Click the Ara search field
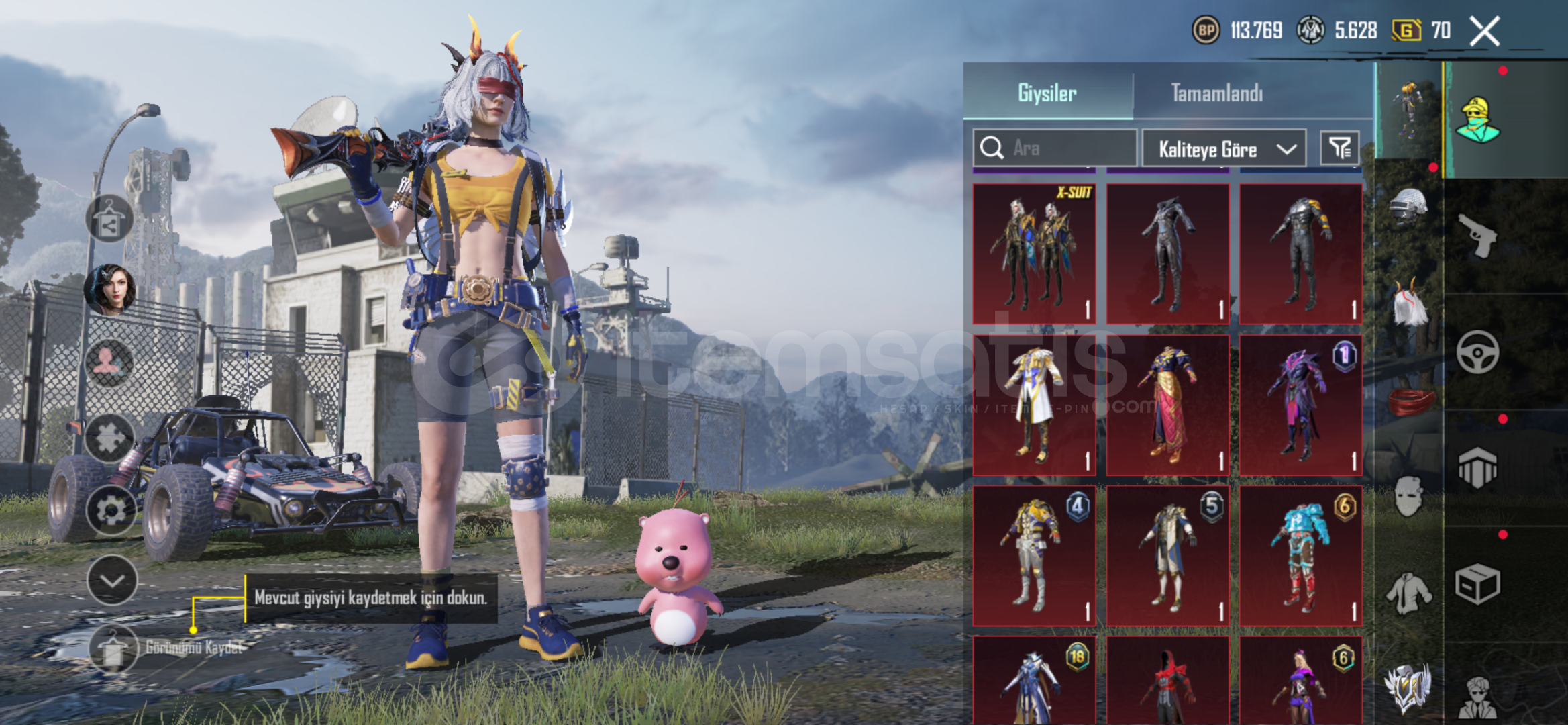Image resolution: width=1568 pixels, height=725 pixels. pos(1055,148)
